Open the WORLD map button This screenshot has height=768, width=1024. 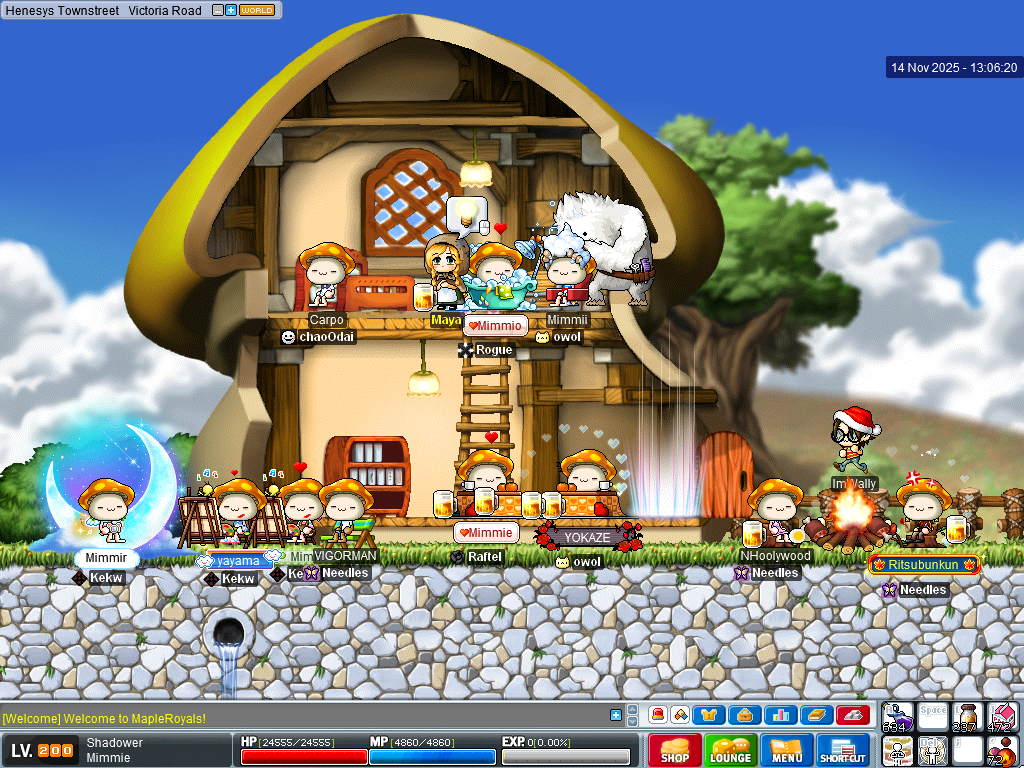(257, 10)
